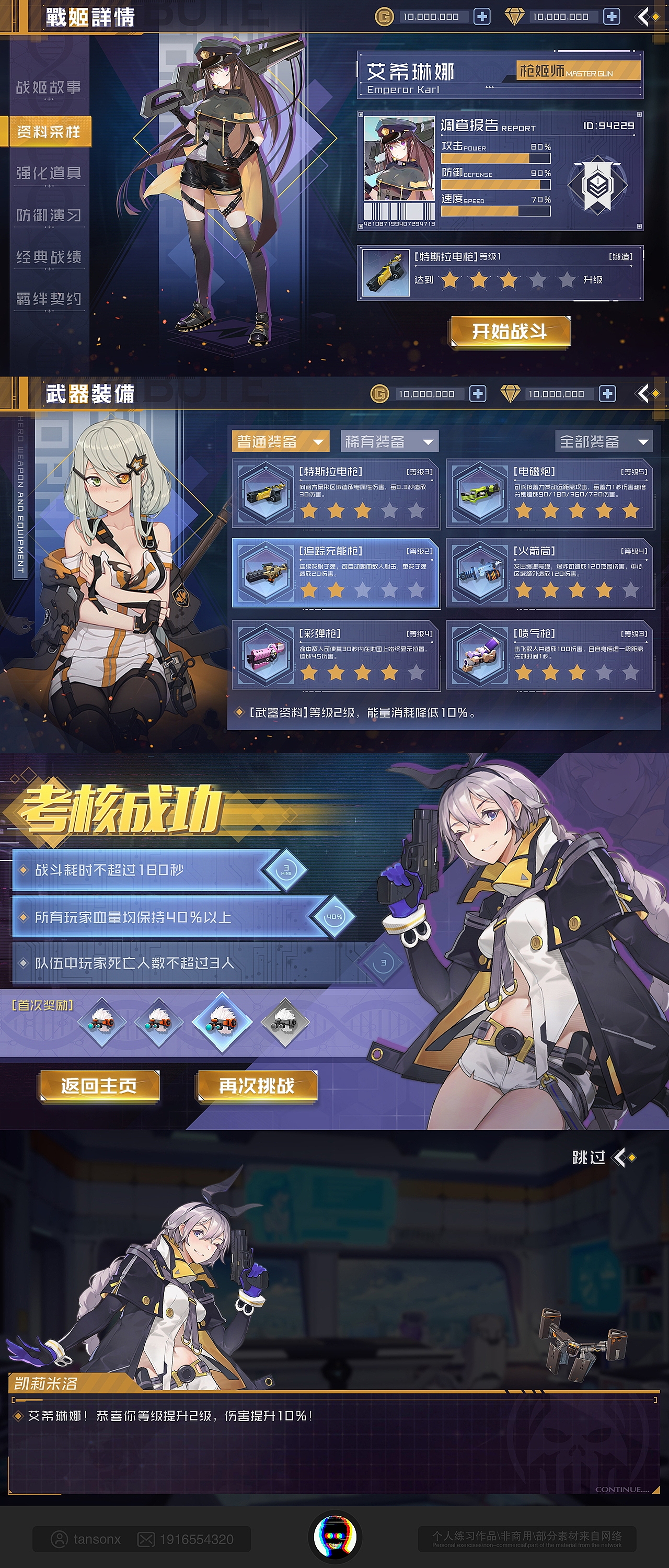The width and height of the screenshot is (669, 1568).
Task: Select the 彩弹枪 pink weapon icon
Action: (265, 656)
